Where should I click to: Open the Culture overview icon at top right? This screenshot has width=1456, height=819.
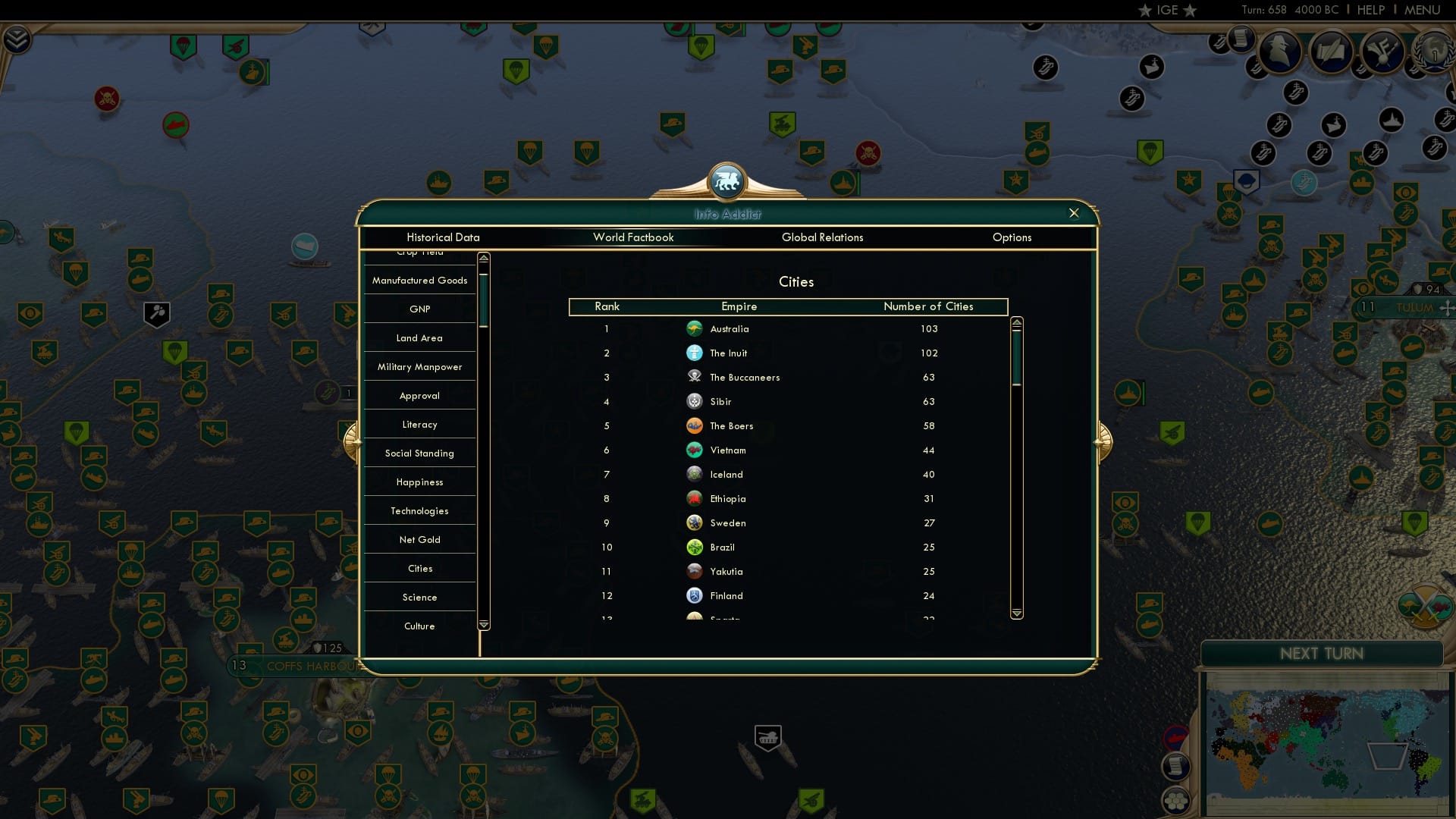pyautogui.click(x=1382, y=50)
